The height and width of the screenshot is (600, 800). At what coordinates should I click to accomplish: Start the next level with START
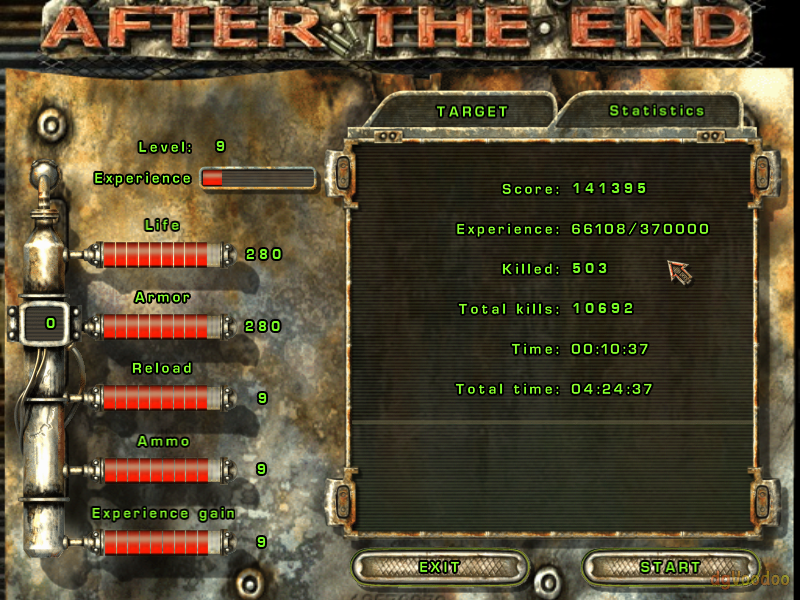point(670,567)
